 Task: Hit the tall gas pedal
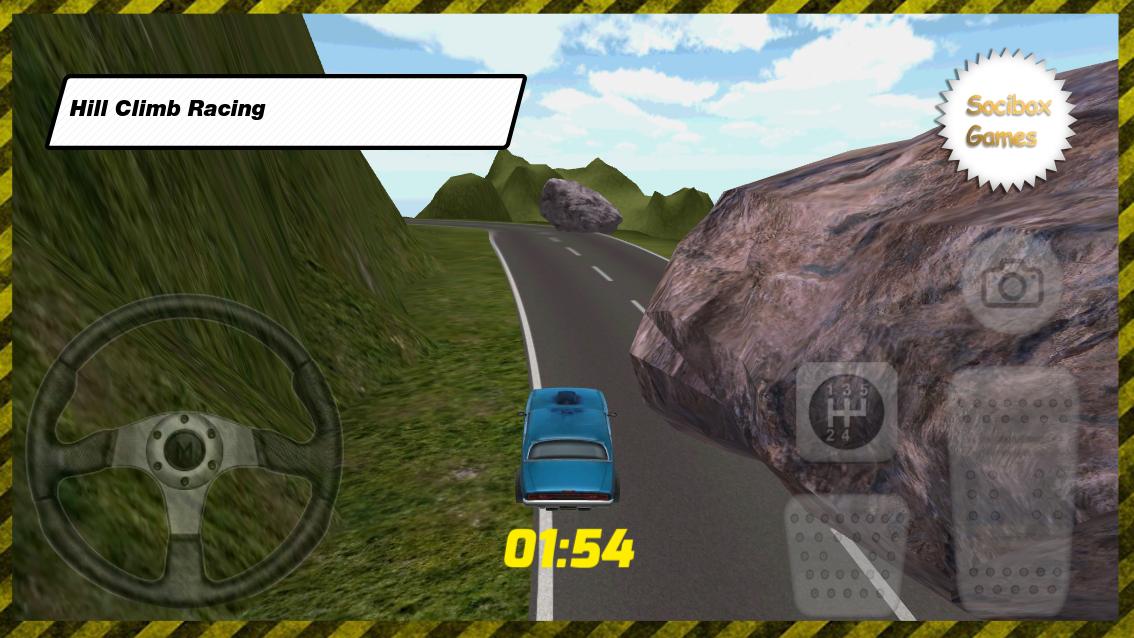point(1012,490)
